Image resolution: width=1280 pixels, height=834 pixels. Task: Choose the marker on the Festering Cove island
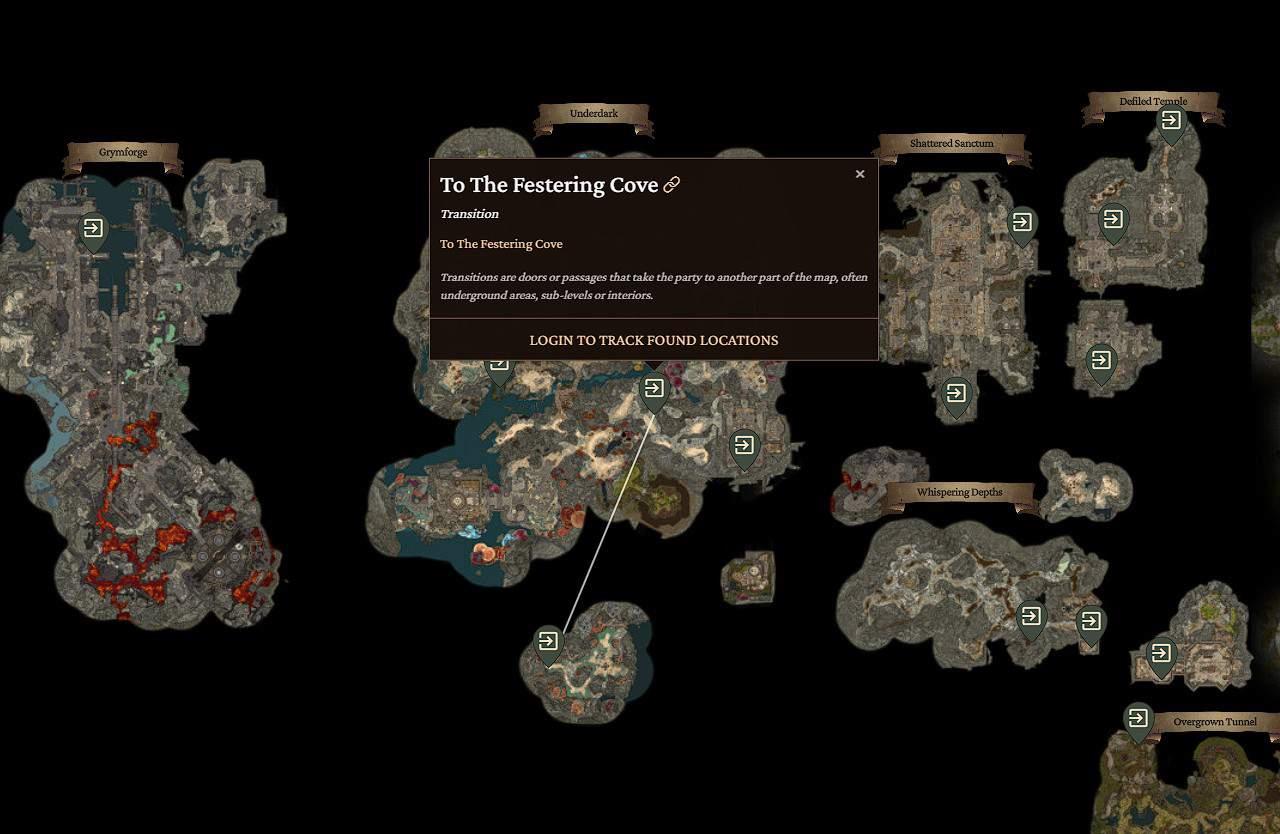548,642
